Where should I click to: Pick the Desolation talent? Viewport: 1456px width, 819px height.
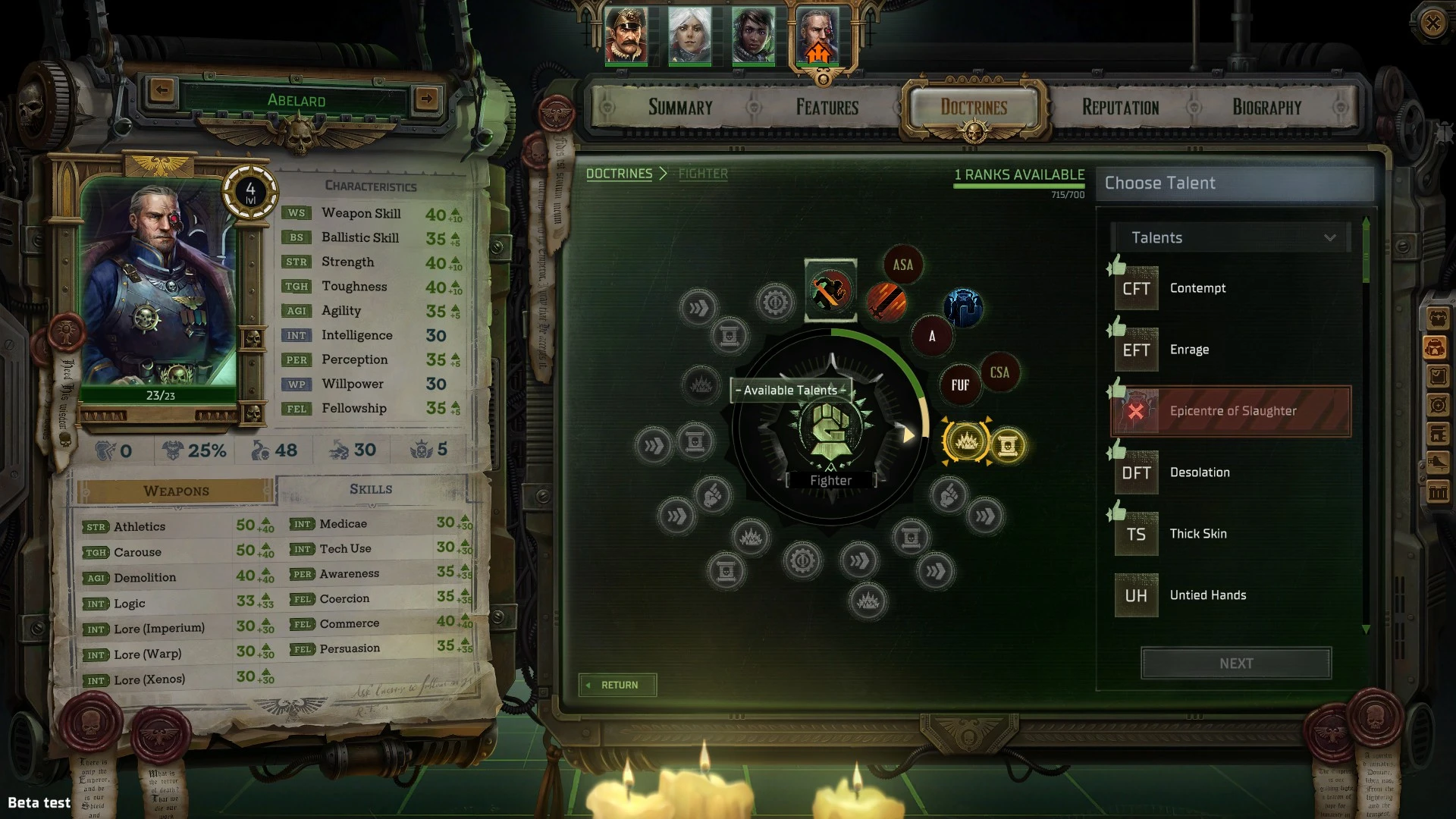(x=1199, y=472)
